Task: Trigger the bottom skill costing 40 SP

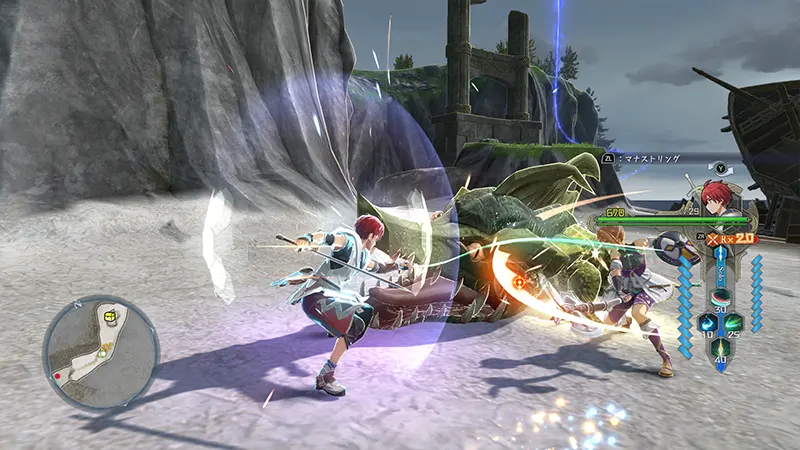Action: [719, 349]
